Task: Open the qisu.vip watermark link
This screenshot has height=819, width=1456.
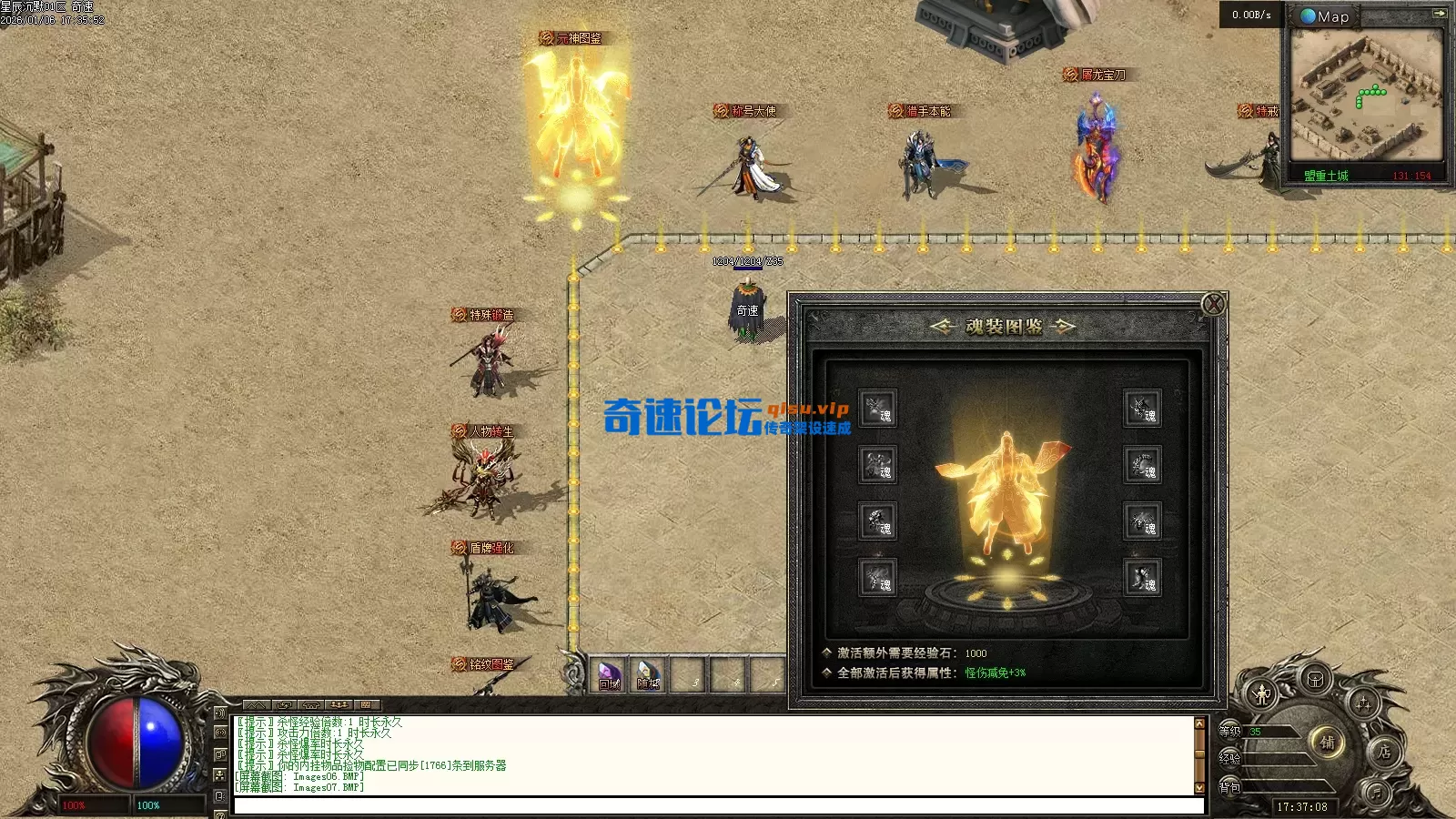Action: click(806, 409)
